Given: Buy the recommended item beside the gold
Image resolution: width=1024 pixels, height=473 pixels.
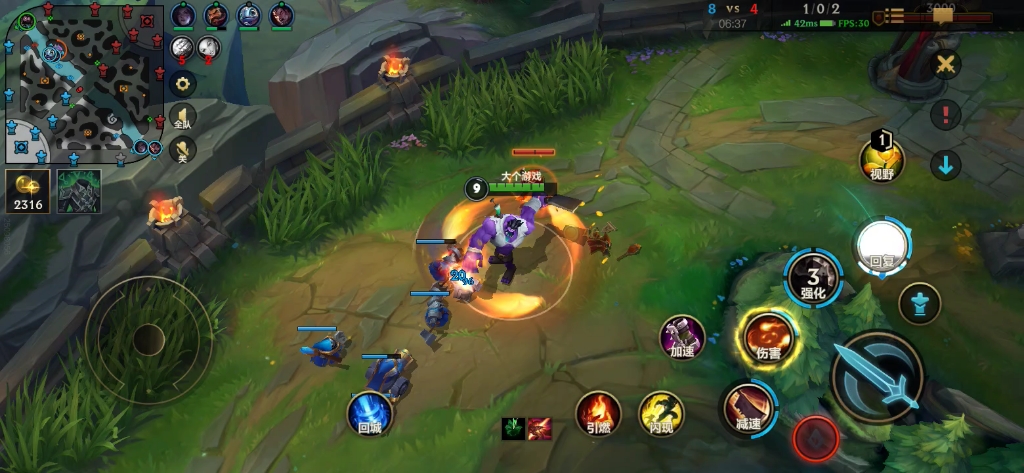Looking at the screenshot, I should 79,191.
